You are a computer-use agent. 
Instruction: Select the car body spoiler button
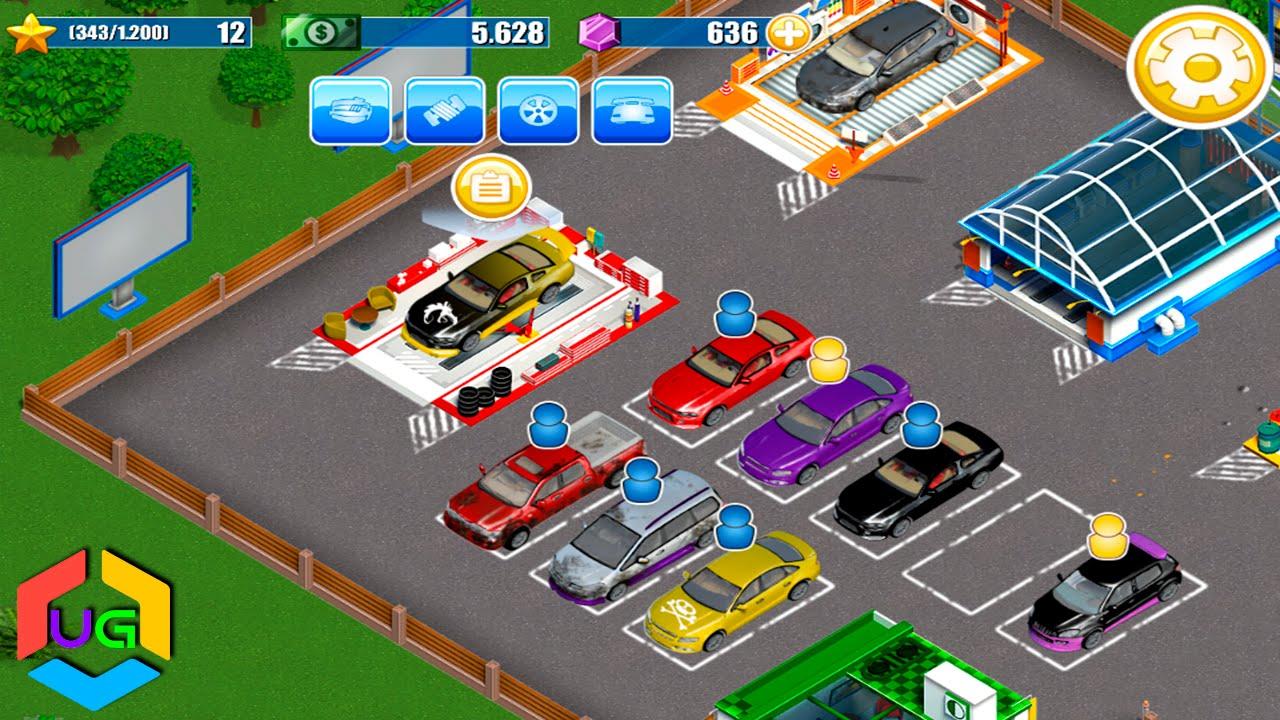[x=632, y=110]
